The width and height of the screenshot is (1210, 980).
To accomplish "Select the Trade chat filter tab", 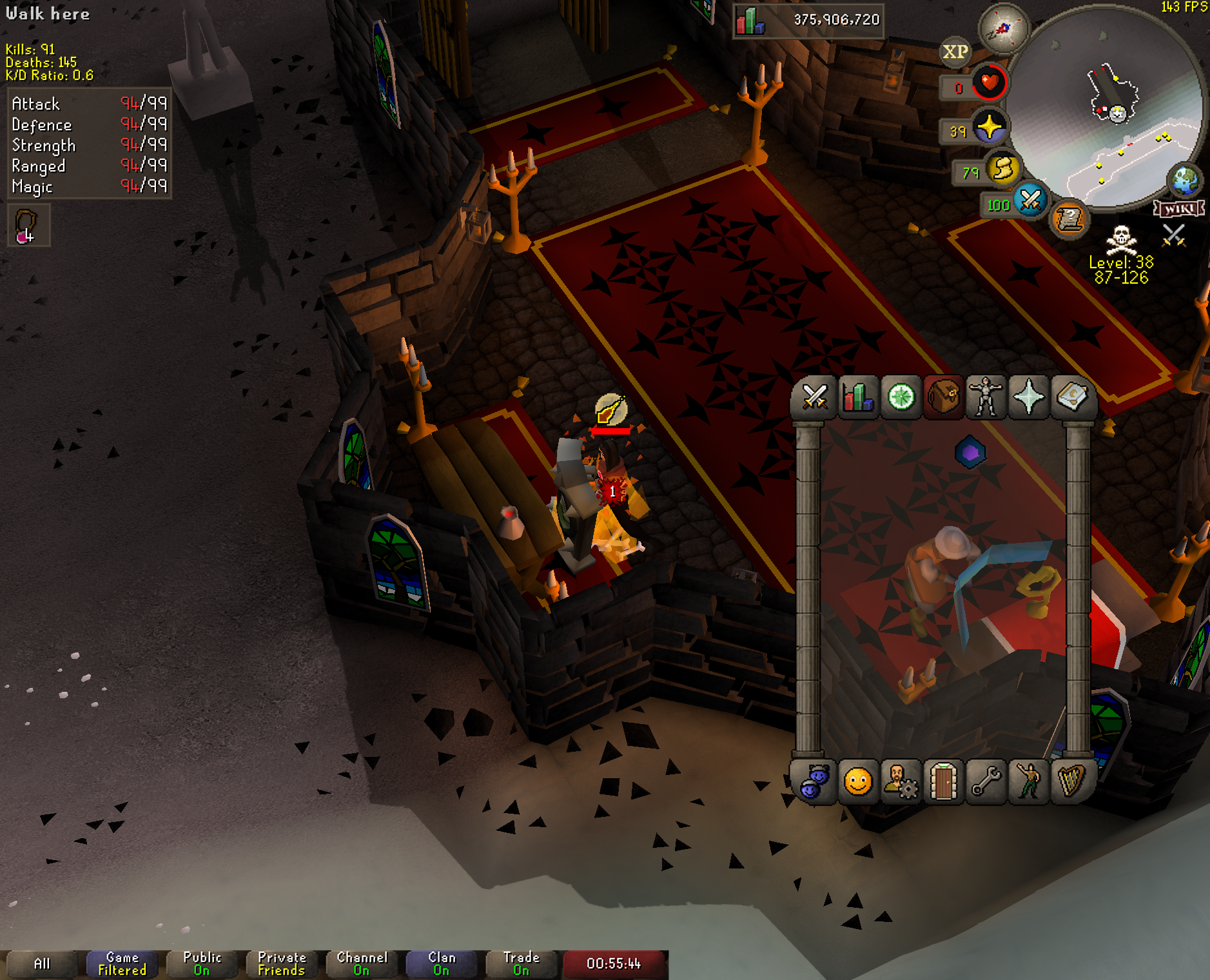I will click(521, 964).
